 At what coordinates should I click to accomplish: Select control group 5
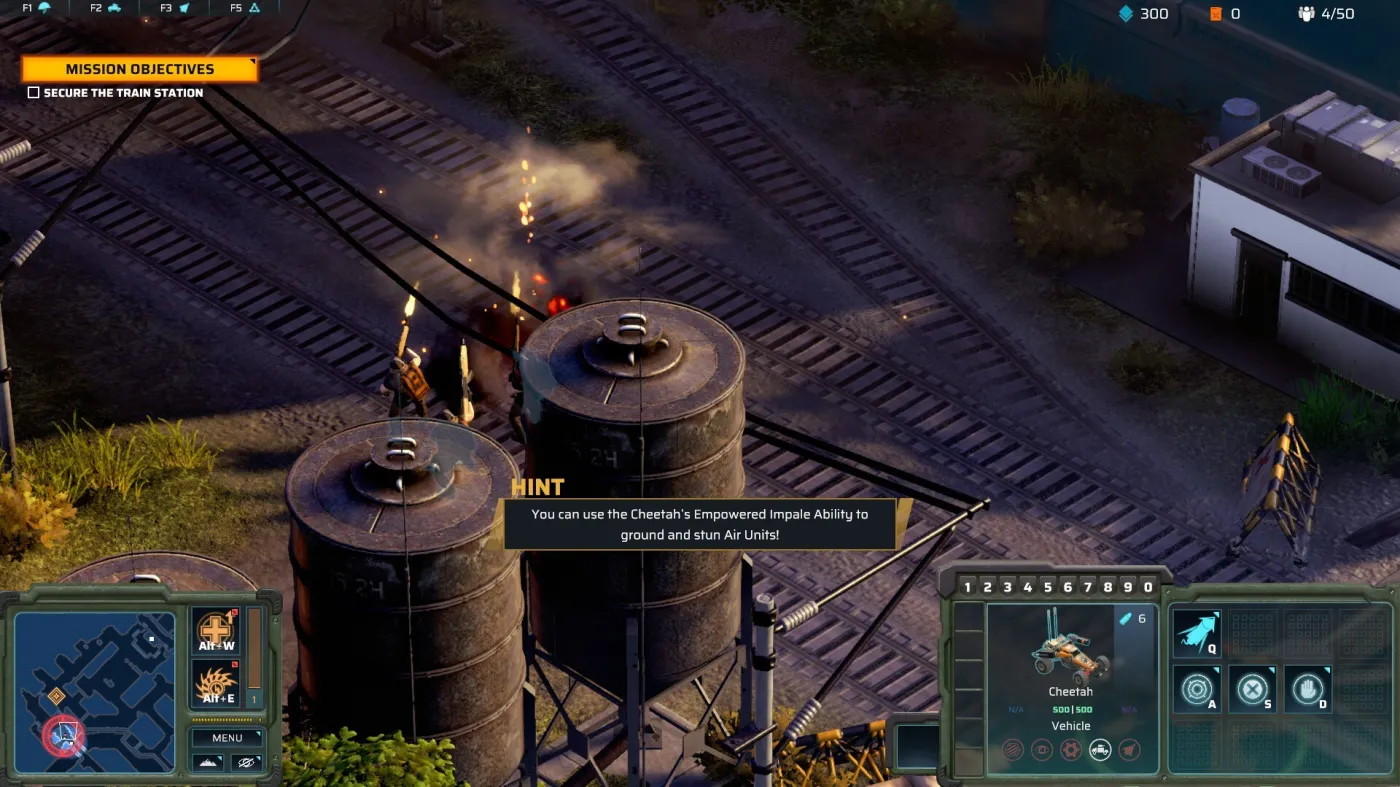pos(1047,587)
